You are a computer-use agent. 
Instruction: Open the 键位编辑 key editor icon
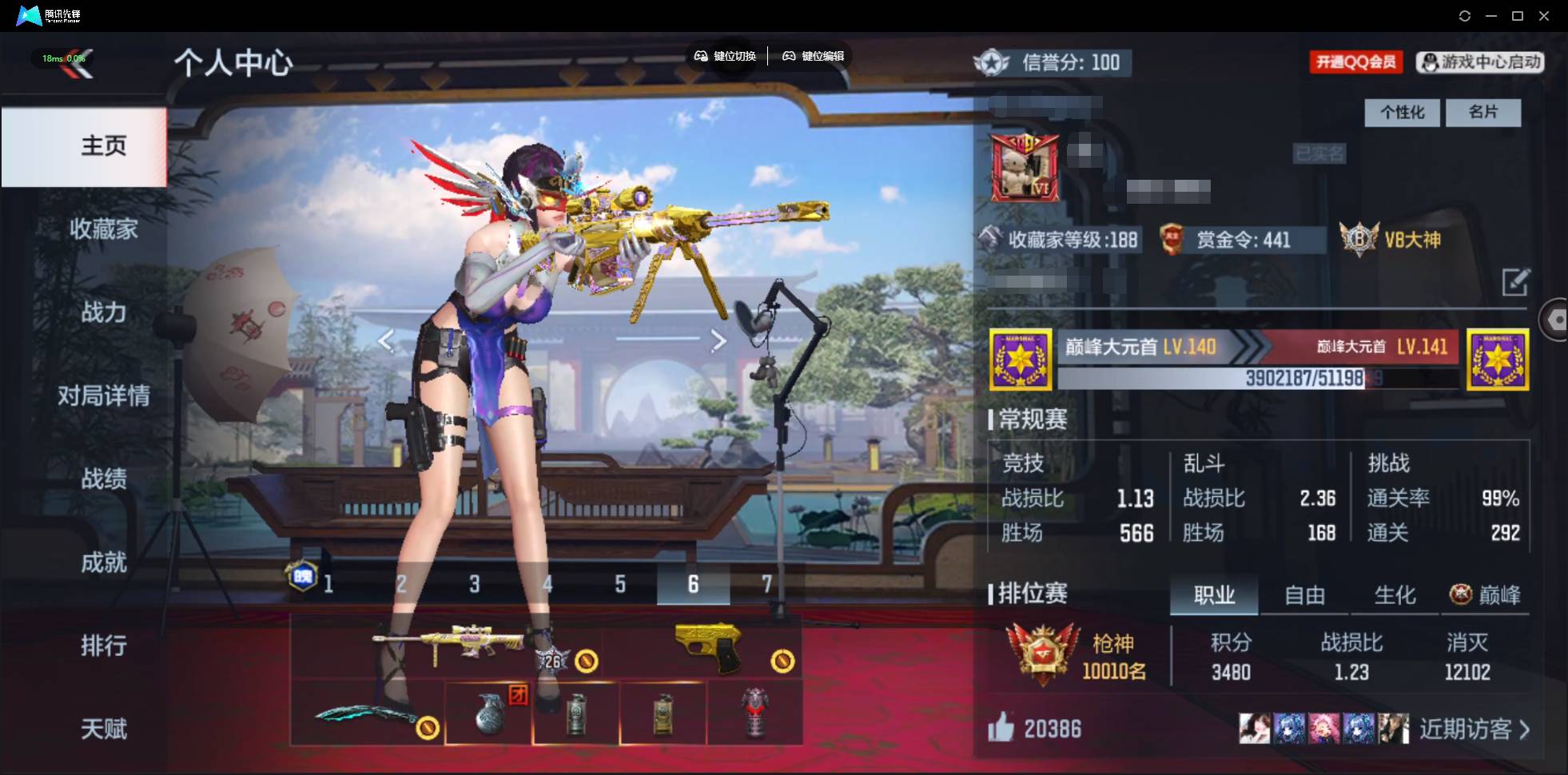pos(790,56)
